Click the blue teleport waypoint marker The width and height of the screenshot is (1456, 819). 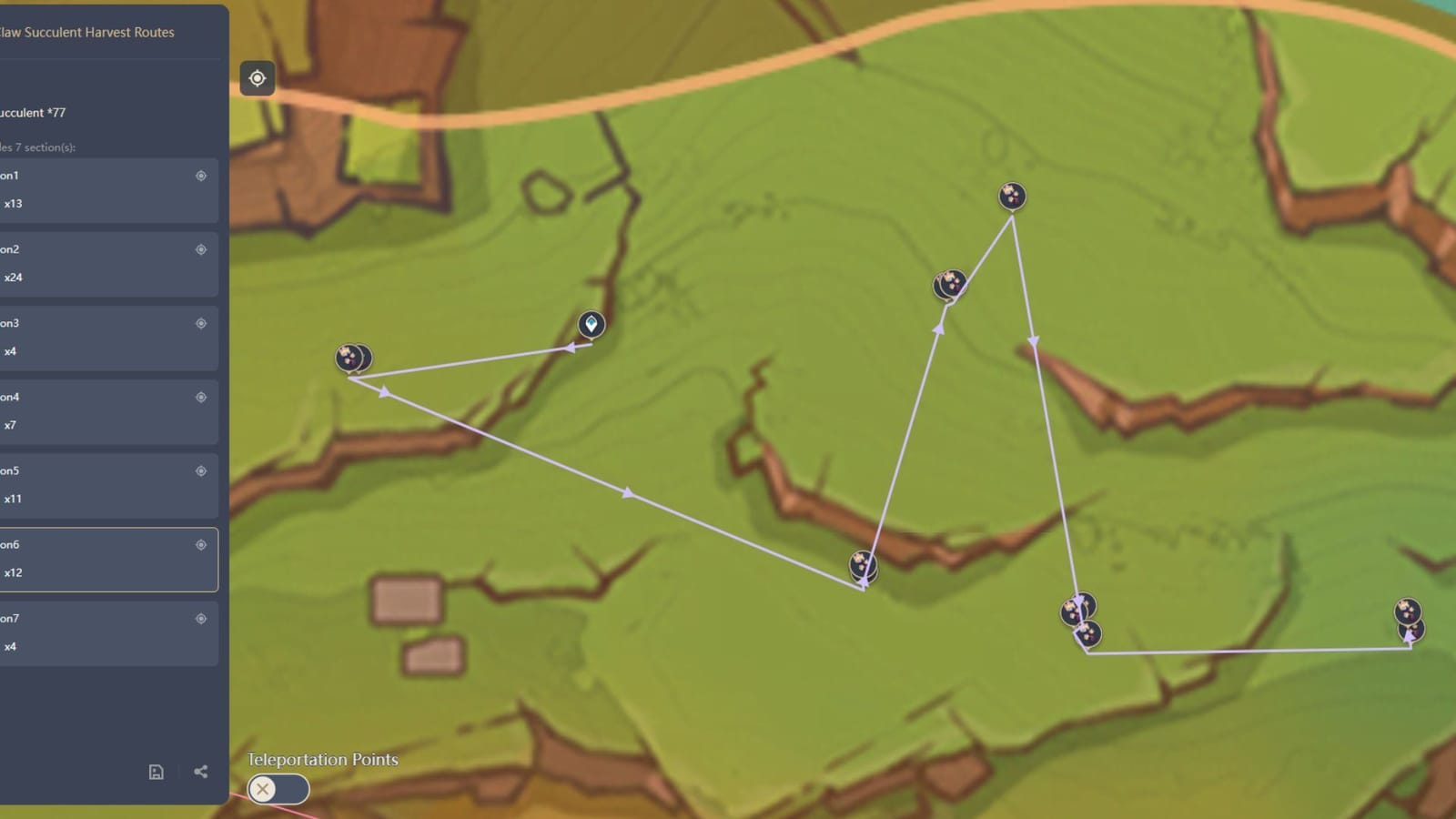click(591, 325)
